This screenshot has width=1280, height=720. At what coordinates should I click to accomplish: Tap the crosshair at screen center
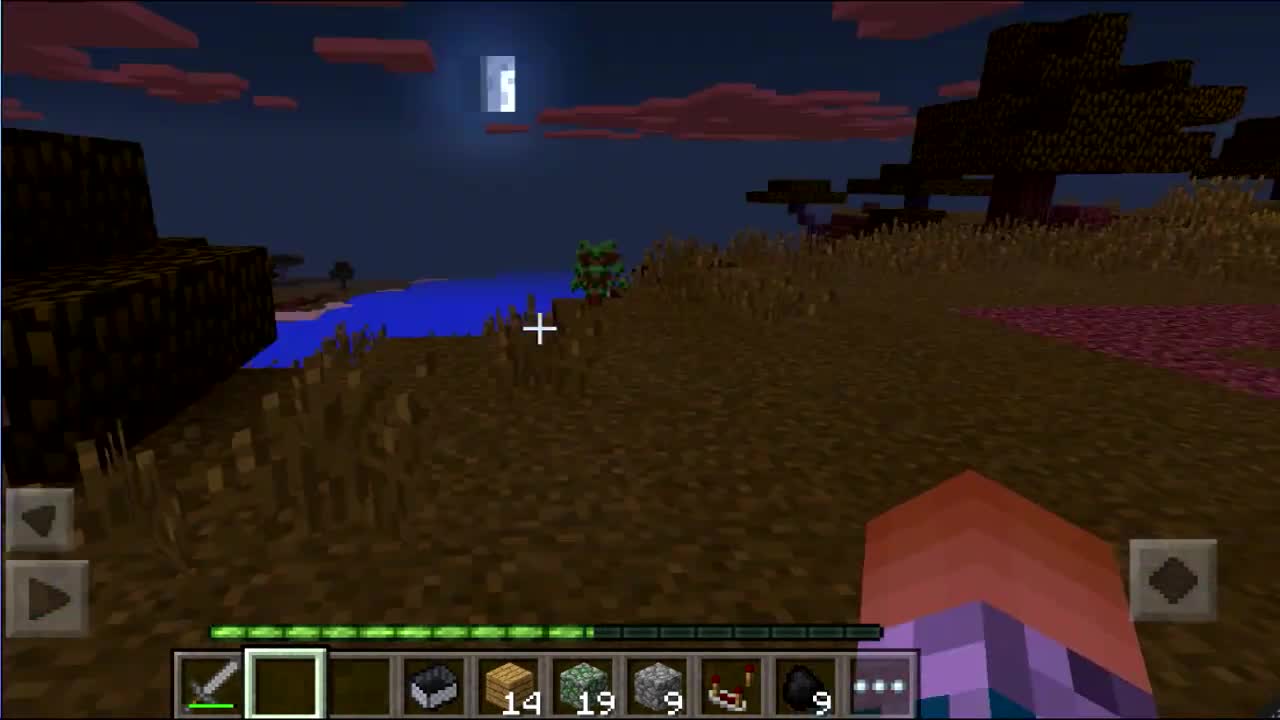540,330
